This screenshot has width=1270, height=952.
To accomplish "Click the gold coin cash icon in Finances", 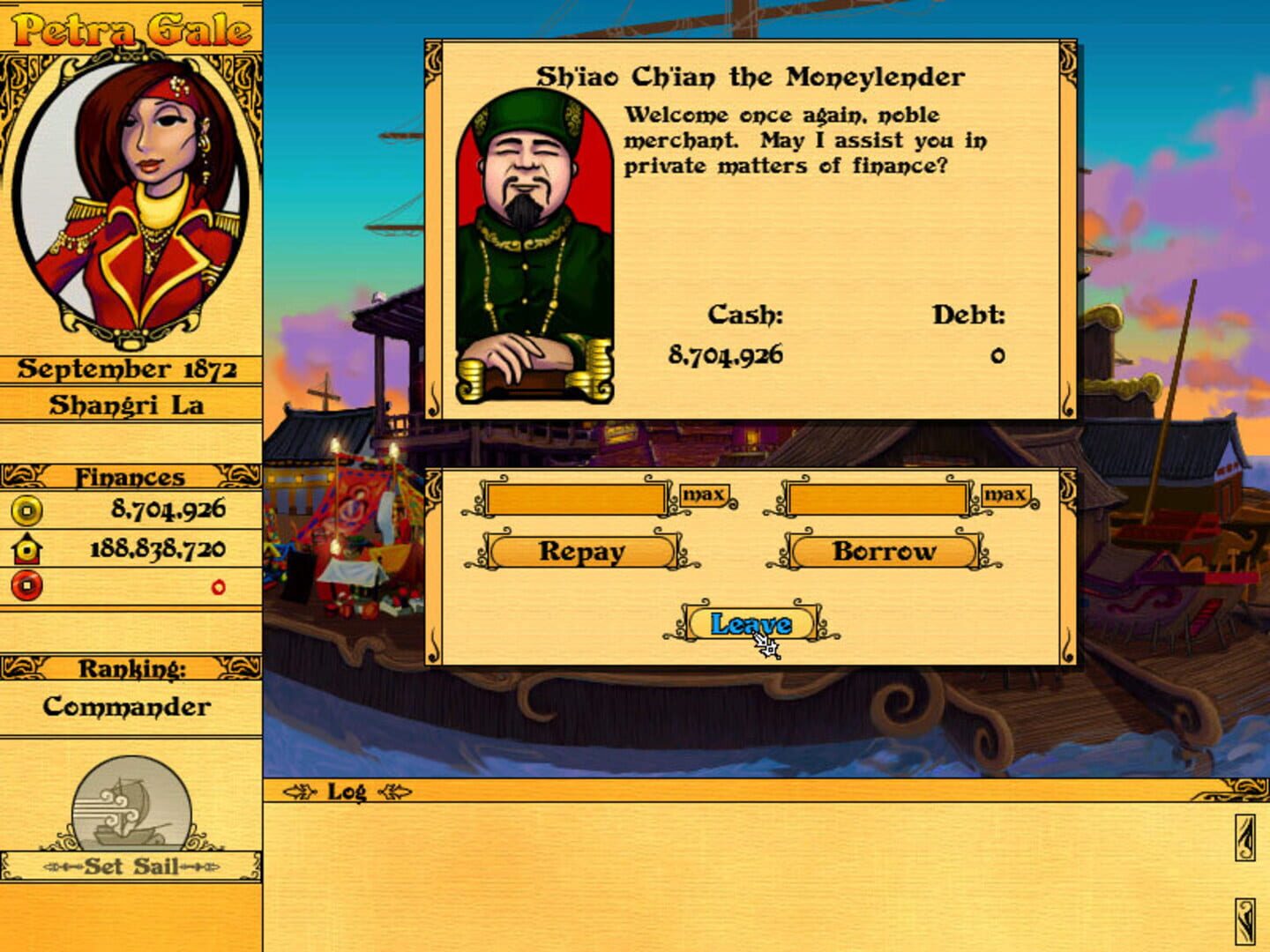I will coord(23,509).
